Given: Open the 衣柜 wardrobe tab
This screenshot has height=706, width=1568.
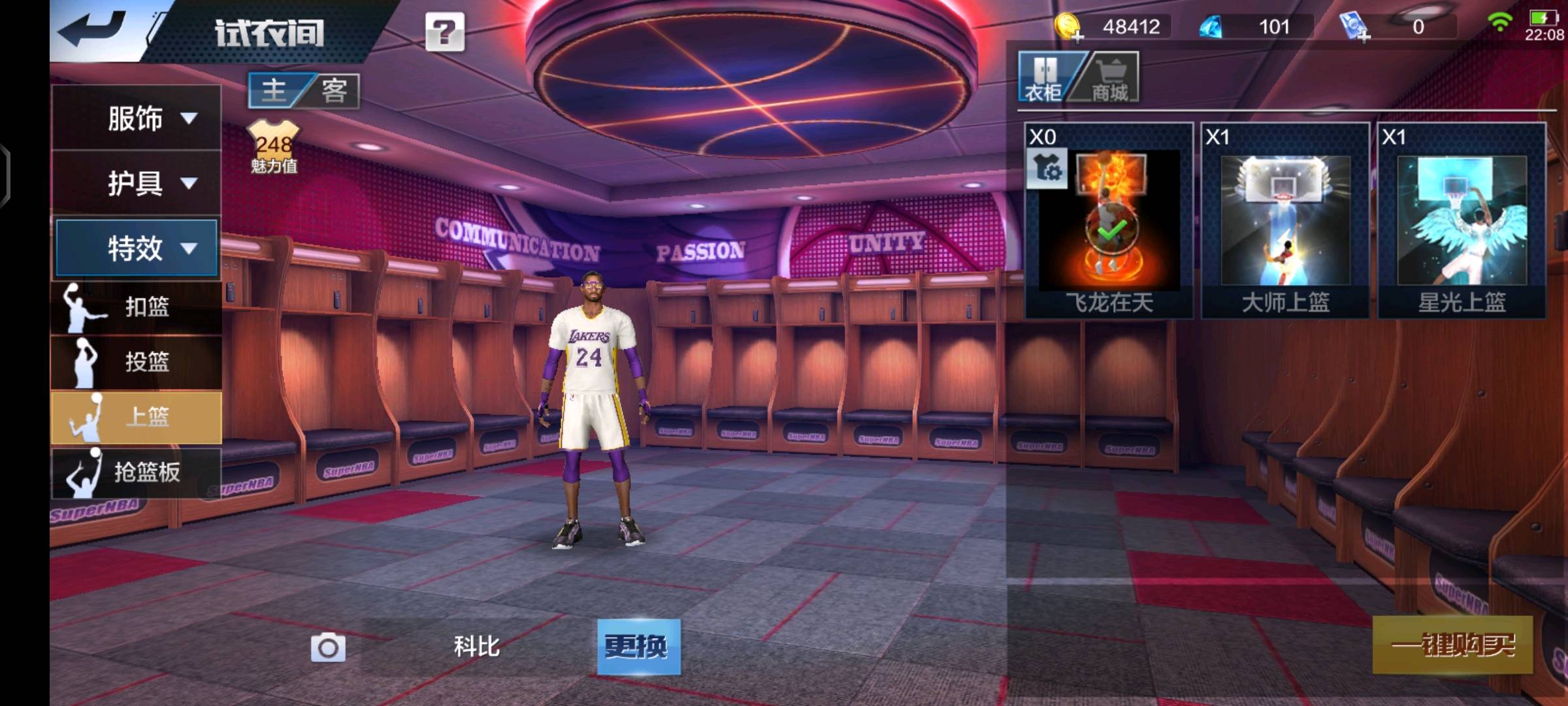Looking at the screenshot, I should 1044,78.
